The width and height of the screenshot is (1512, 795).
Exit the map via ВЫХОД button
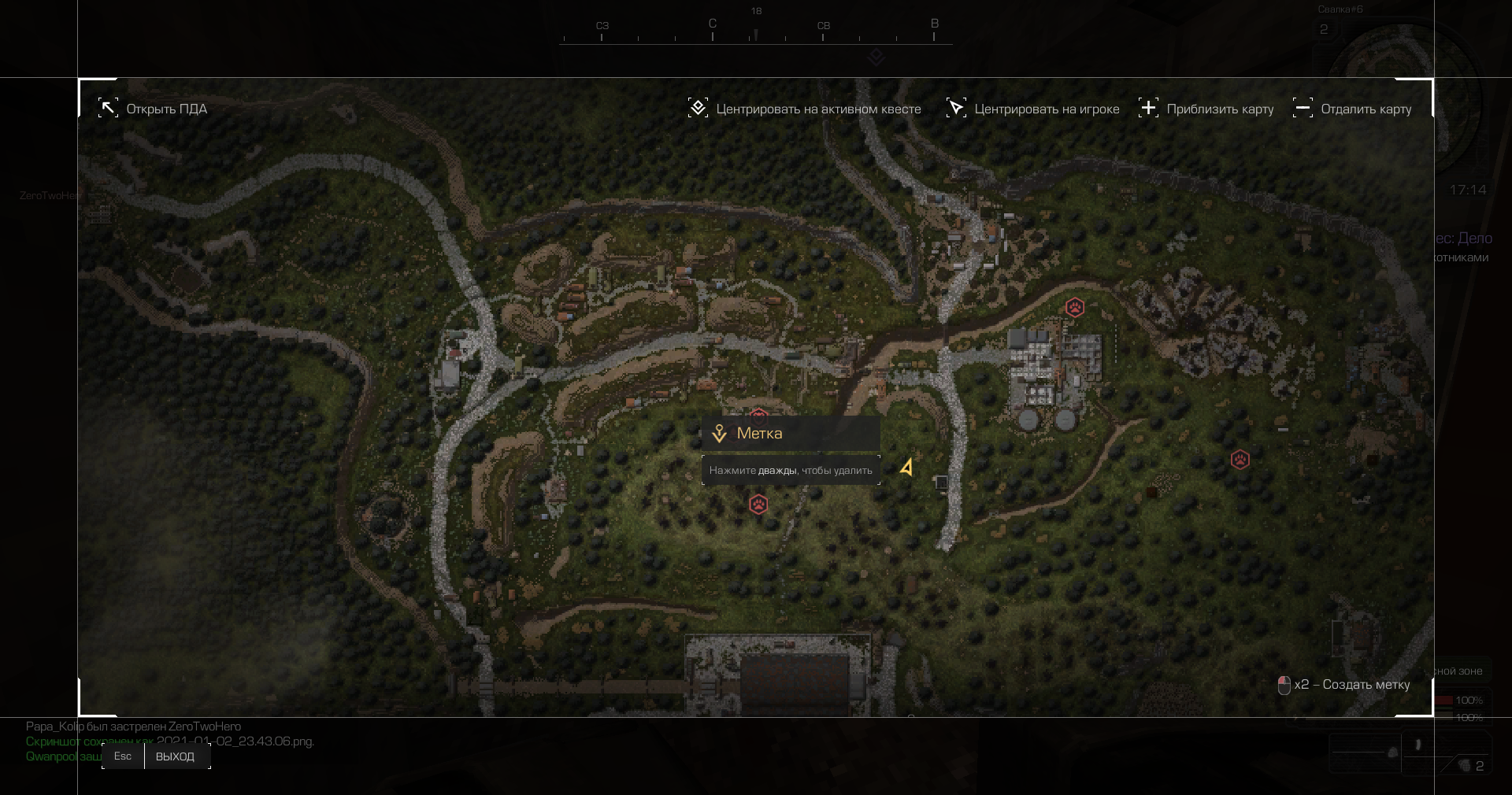click(175, 756)
